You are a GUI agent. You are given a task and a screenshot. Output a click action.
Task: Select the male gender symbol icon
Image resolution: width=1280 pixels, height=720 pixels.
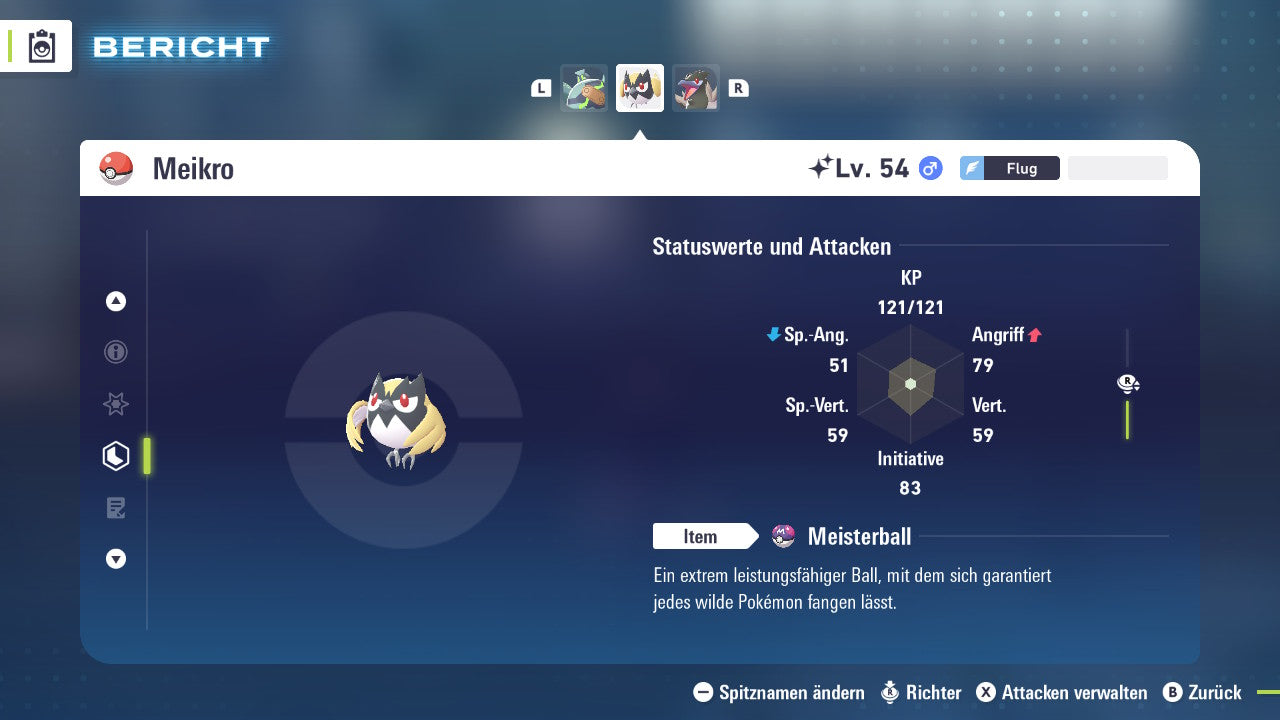(x=930, y=168)
